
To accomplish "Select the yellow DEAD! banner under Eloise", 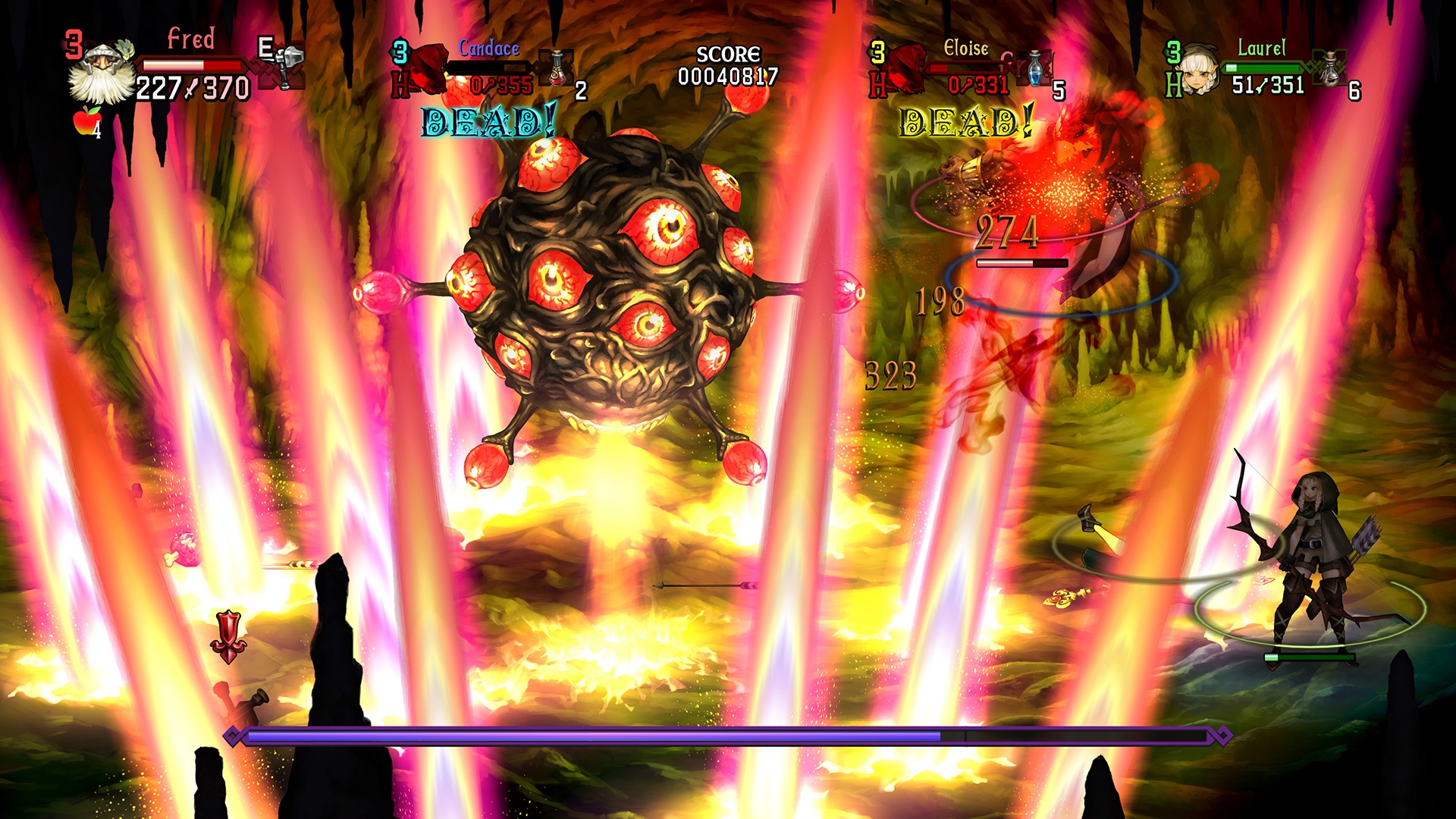I will [963, 121].
